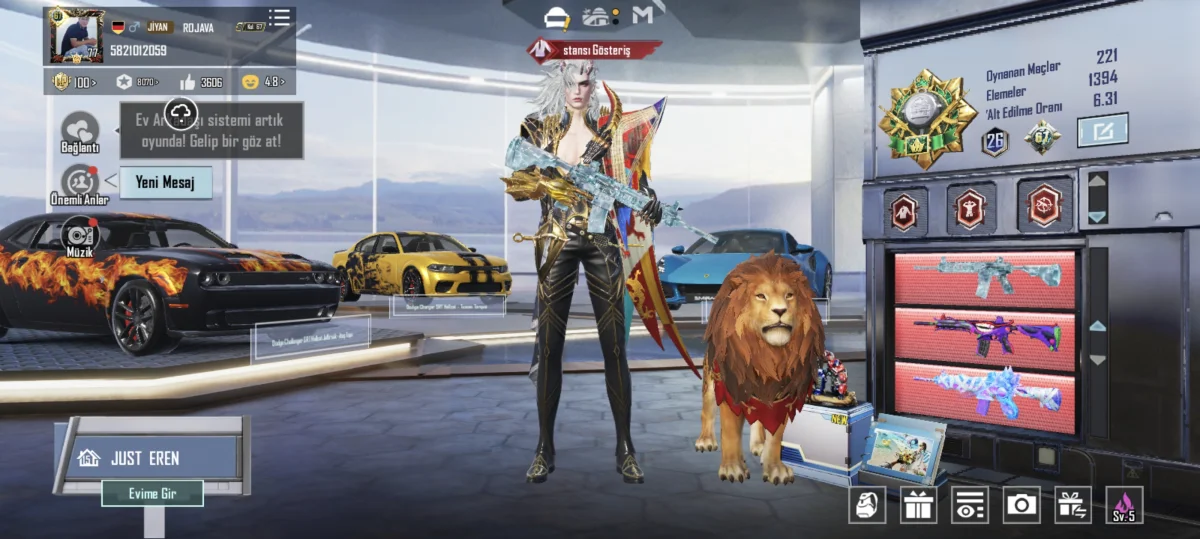Click the stansı Gösteriş outfit banner

[595, 50]
